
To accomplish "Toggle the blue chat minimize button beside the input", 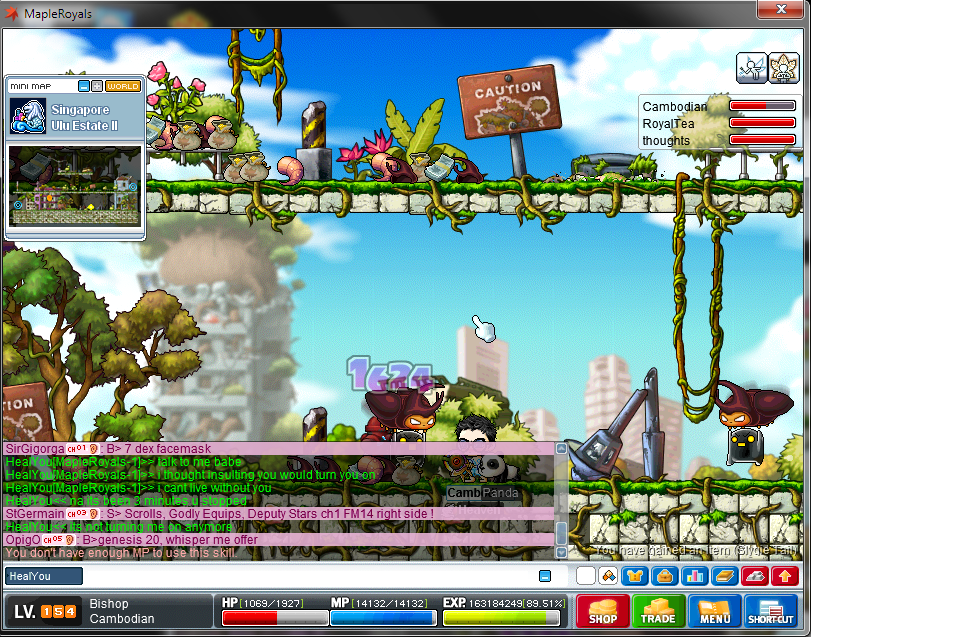I will point(545,576).
